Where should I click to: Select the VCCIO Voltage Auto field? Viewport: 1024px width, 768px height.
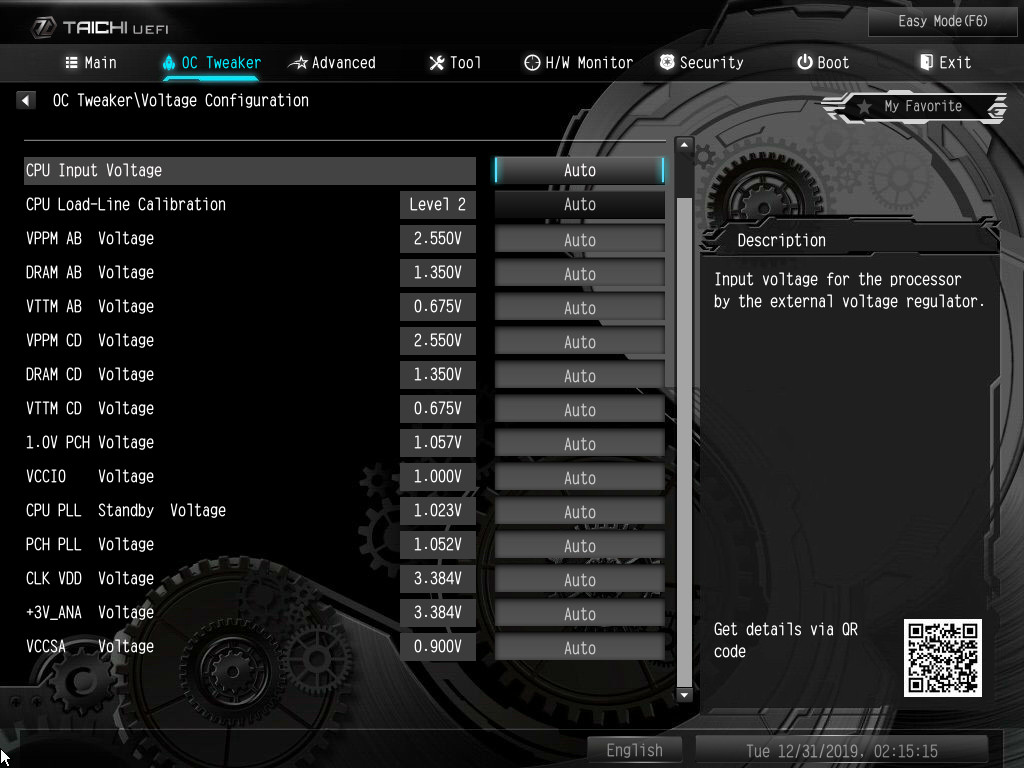point(579,477)
